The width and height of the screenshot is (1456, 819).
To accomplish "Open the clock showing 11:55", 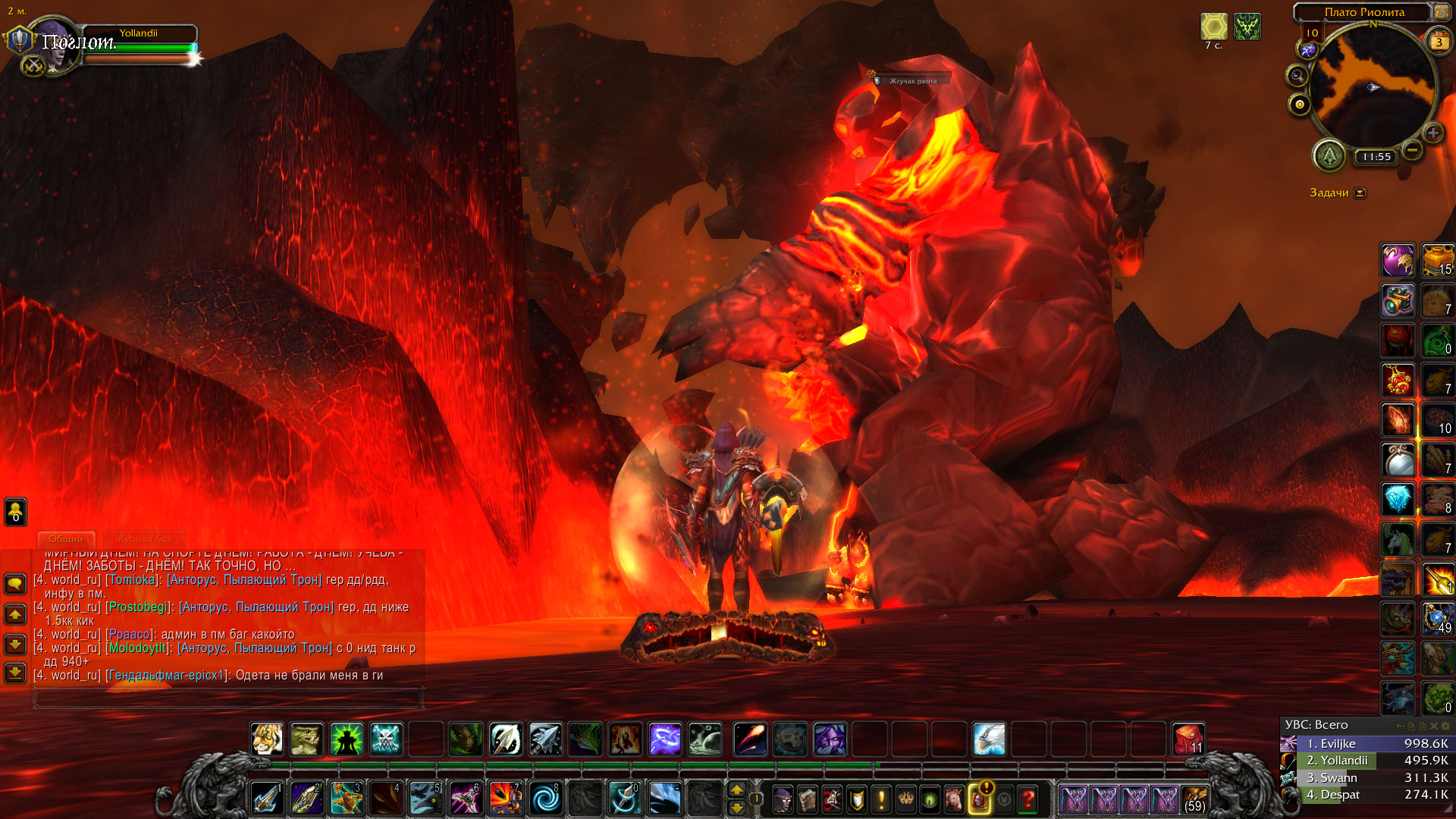I will [1376, 157].
